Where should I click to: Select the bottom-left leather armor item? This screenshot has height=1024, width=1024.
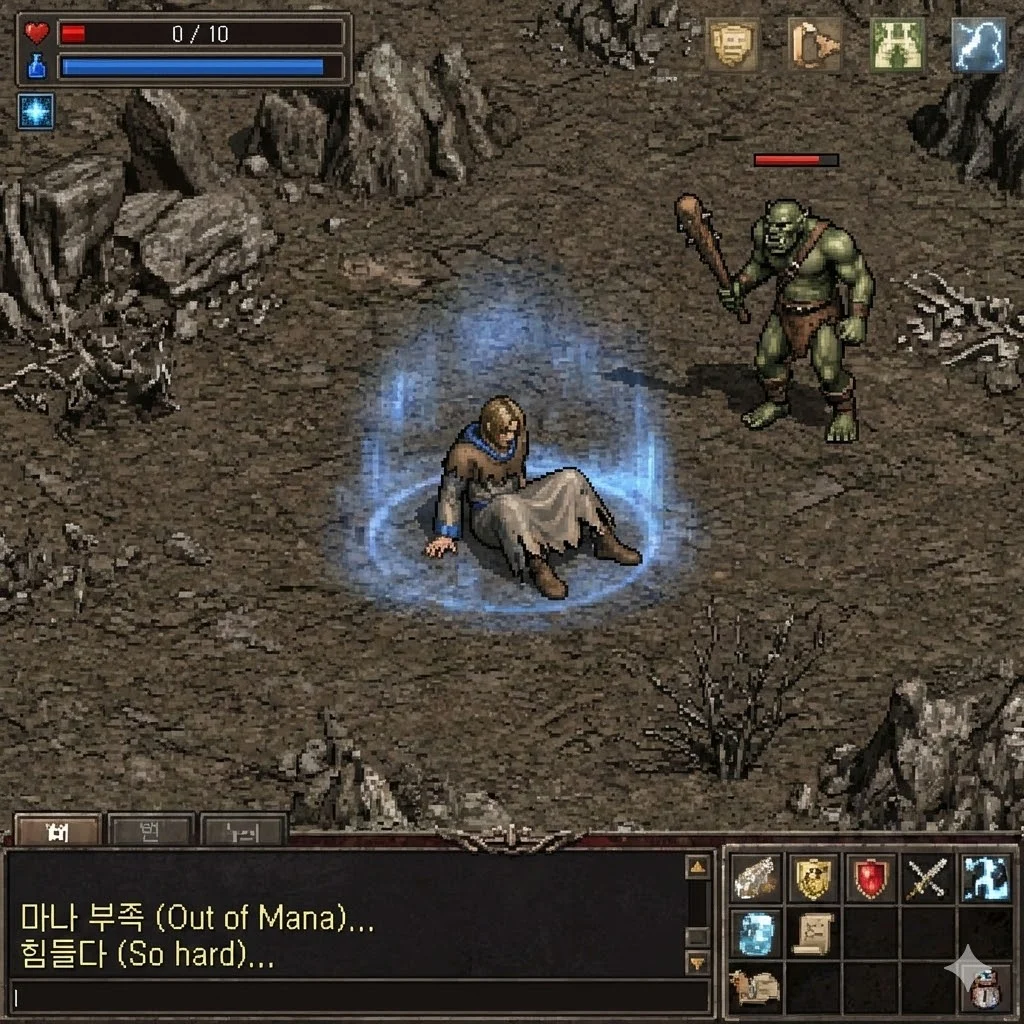coord(756,988)
